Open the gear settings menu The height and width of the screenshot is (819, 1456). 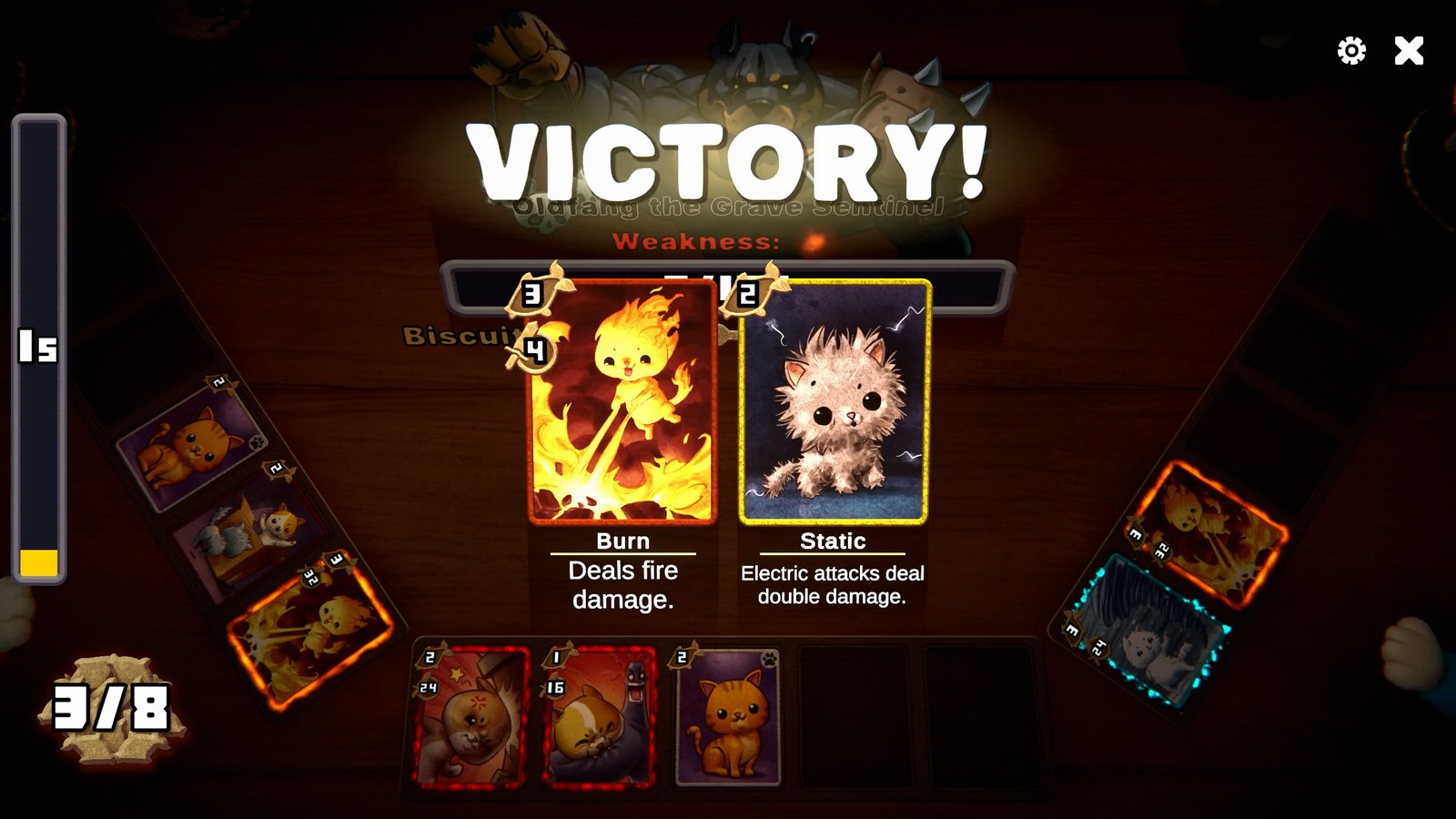1351,51
